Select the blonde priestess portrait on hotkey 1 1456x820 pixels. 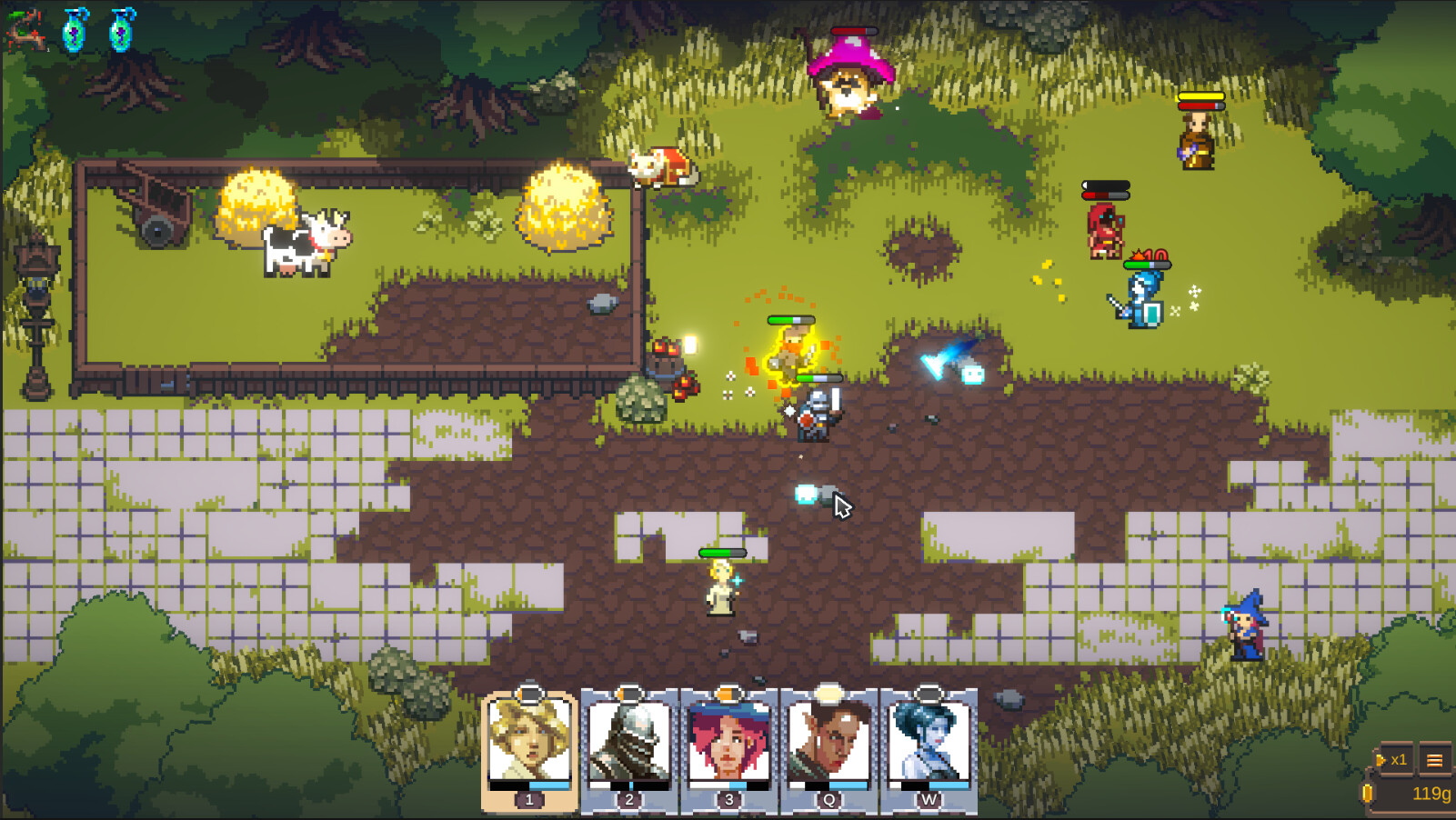pos(528,738)
